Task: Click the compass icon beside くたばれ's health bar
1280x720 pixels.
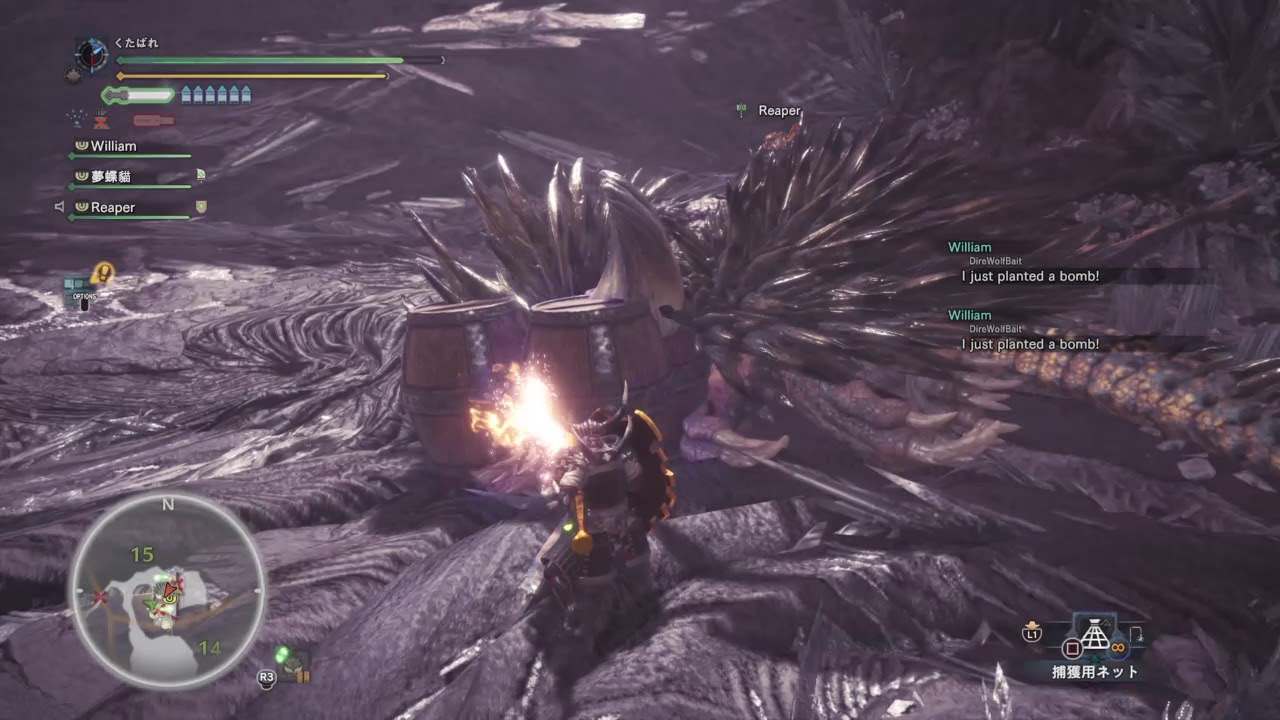Action: tap(90, 54)
